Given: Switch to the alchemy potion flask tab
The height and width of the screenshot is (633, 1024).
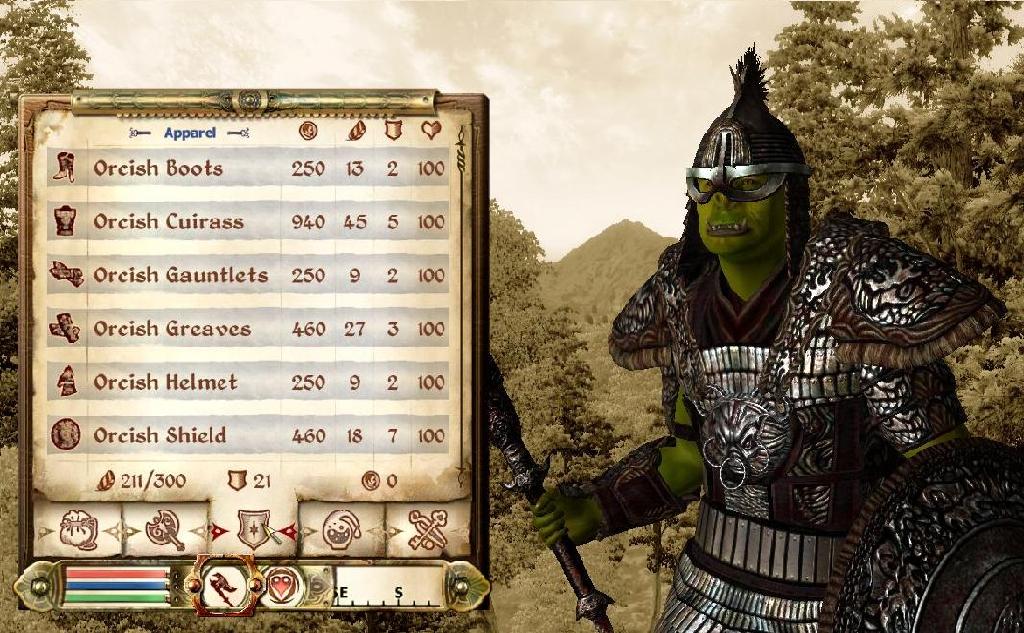Looking at the screenshot, I should [341, 530].
